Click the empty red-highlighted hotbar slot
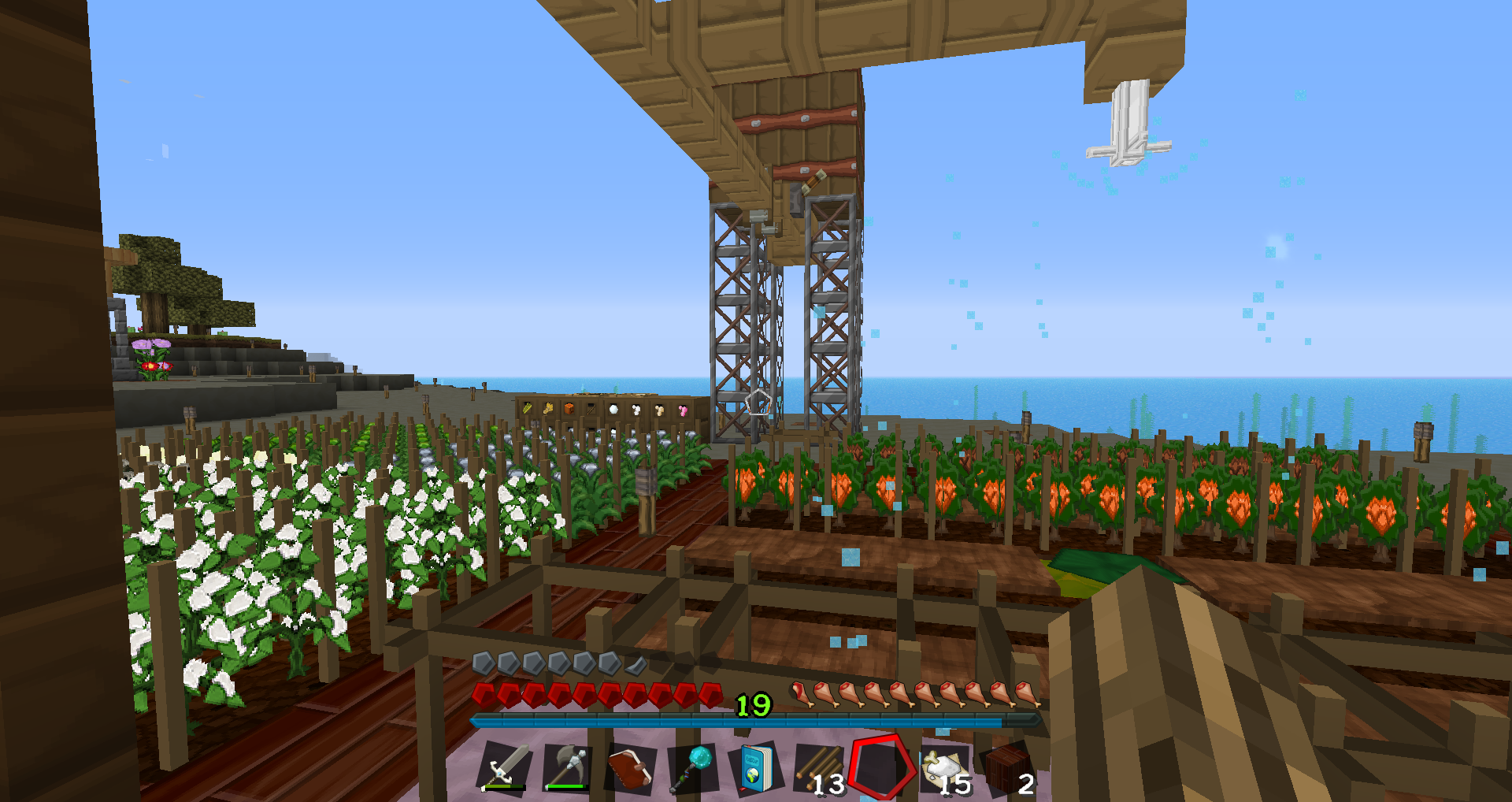 880,767
